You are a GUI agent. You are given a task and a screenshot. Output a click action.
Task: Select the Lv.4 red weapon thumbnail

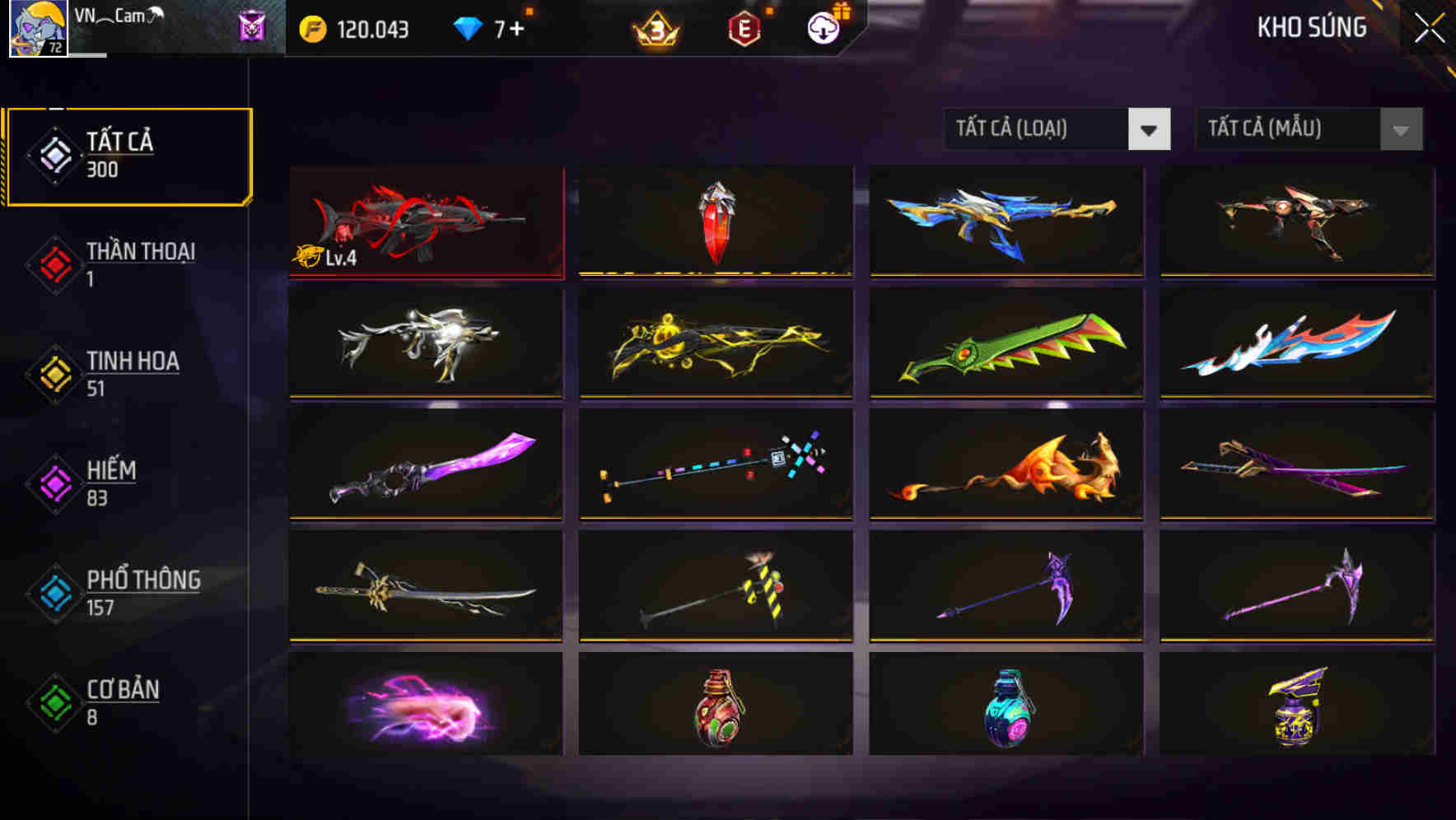[426, 222]
